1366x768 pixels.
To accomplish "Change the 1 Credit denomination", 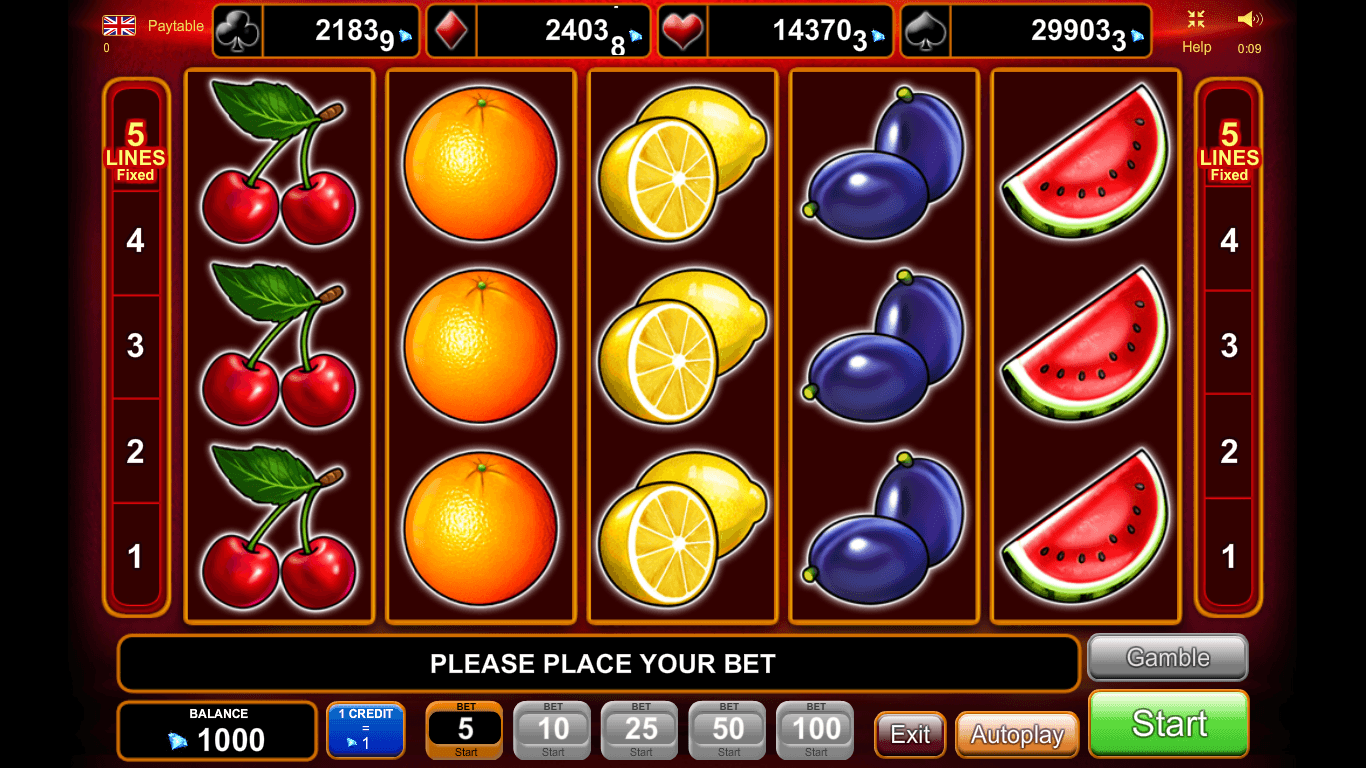I will [365, 730].
